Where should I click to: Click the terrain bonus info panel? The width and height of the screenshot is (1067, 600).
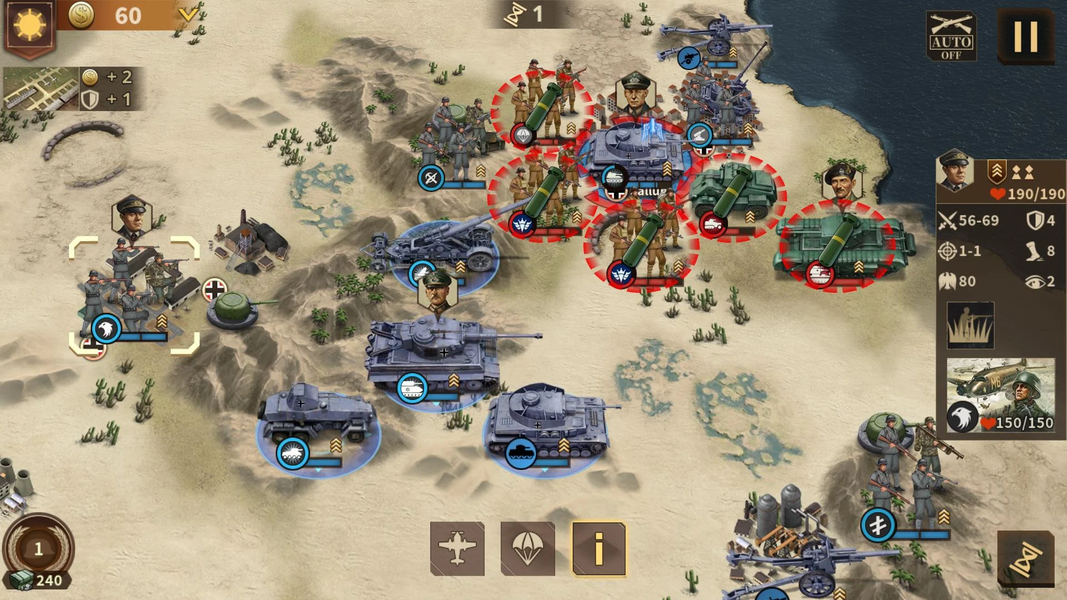coord(70,88)
